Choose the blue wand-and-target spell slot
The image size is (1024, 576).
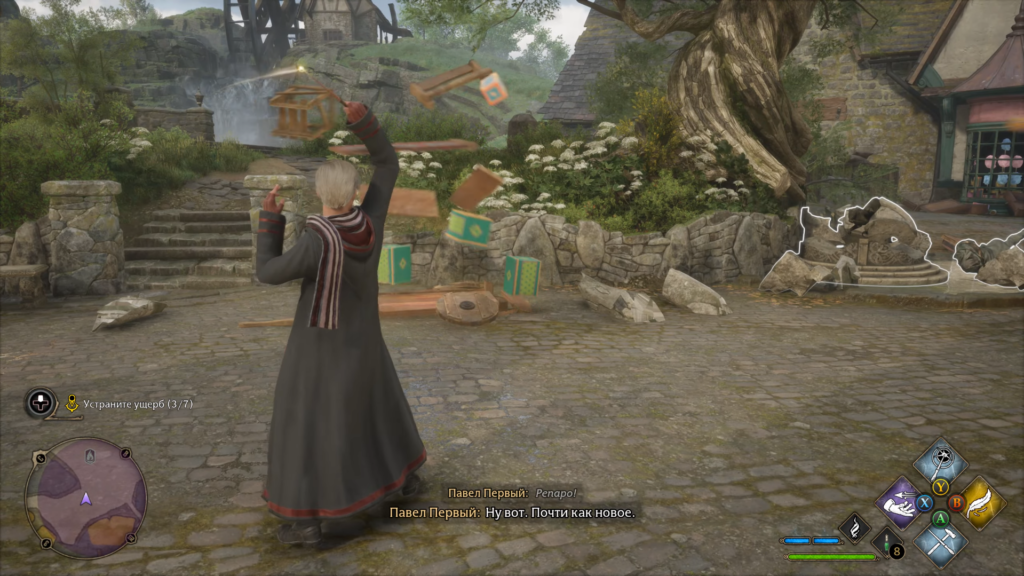click(940, 461)
